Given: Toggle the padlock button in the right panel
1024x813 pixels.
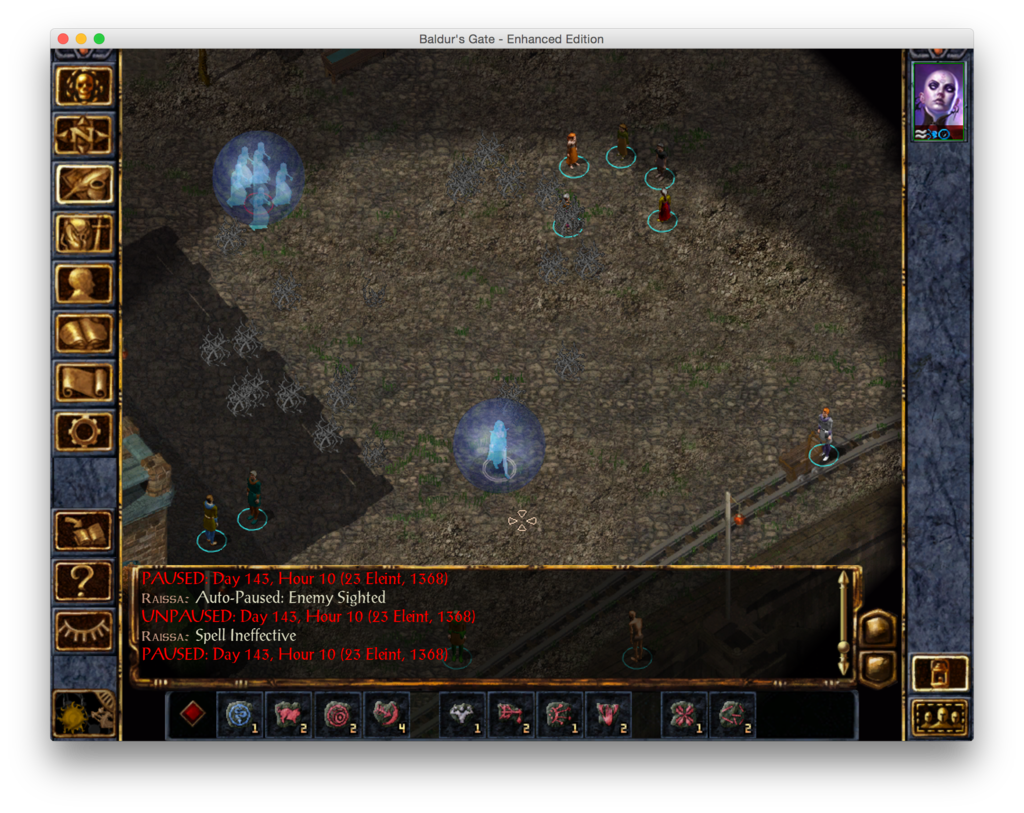Looking at the screenshot, I should pos(940,673).
